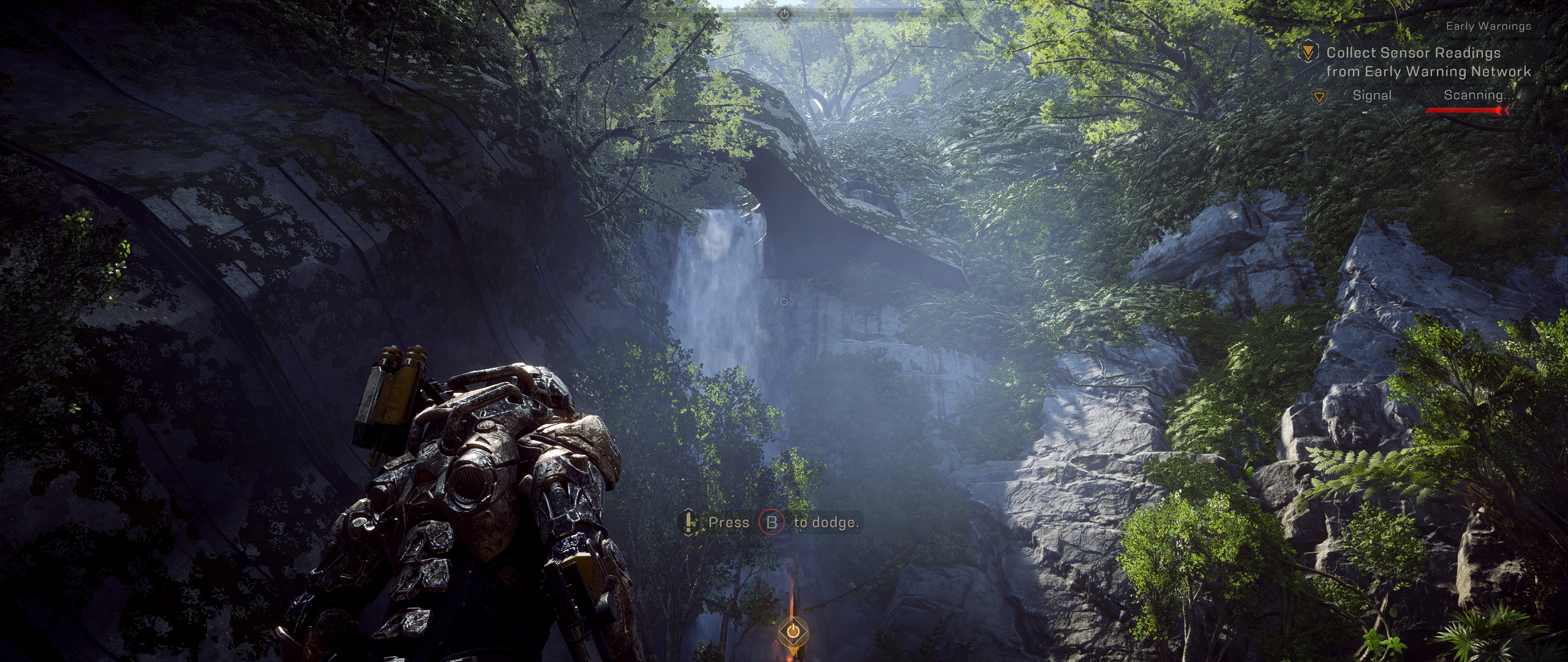The height and width of the screenshot is (662, 1568).
Task: Click the yellow hexagon objective icon
Action: click(x=1308, y=52)
